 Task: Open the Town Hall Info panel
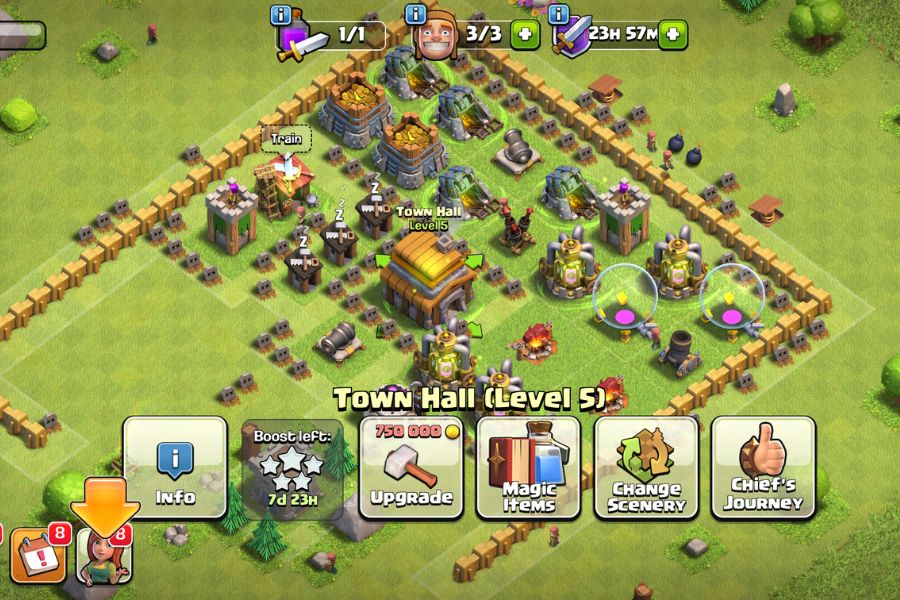click(x=175, y=468)
